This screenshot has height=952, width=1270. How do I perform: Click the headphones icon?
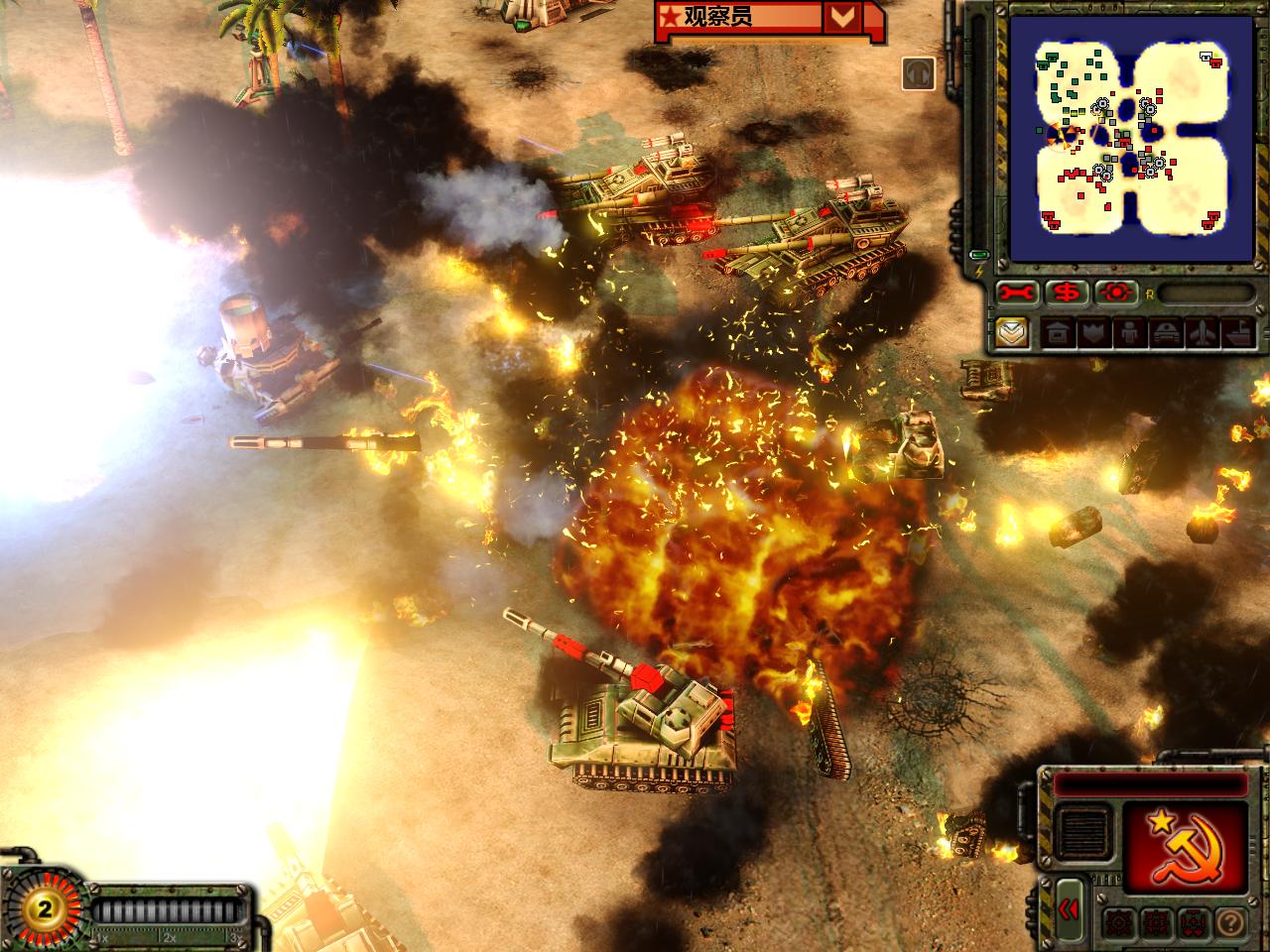pyautogui.click(x=919, y=72)
